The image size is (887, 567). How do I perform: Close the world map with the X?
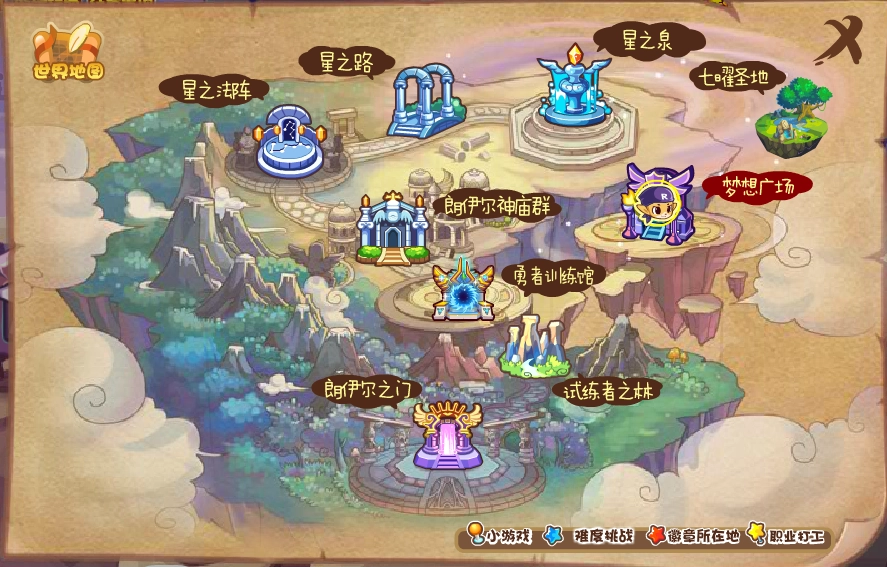coord(838,42)
